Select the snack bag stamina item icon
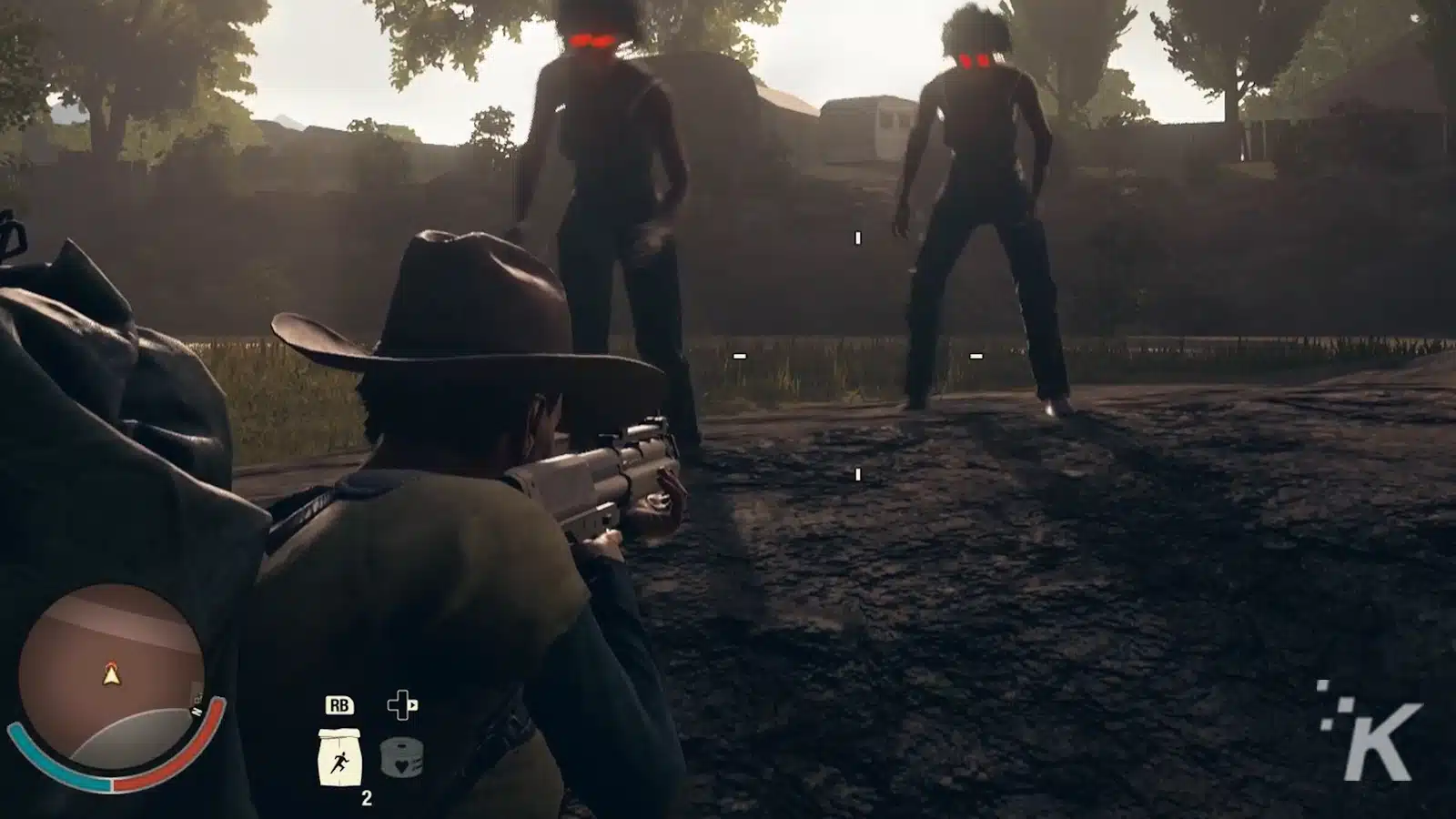Viewport: 1456px width, 819px height. pos(339,759)
